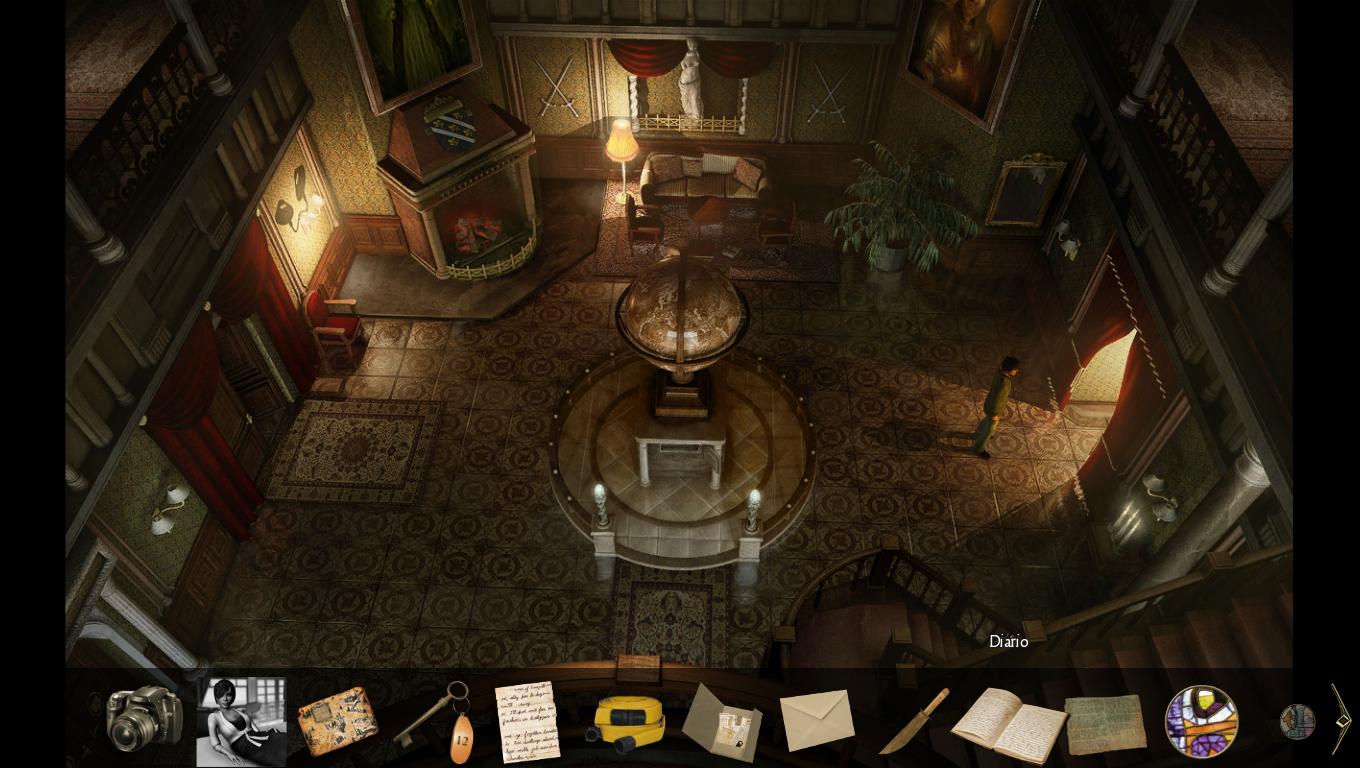
Task: Pick the black-and-white woman photograph
Action: tap(241, 721)
